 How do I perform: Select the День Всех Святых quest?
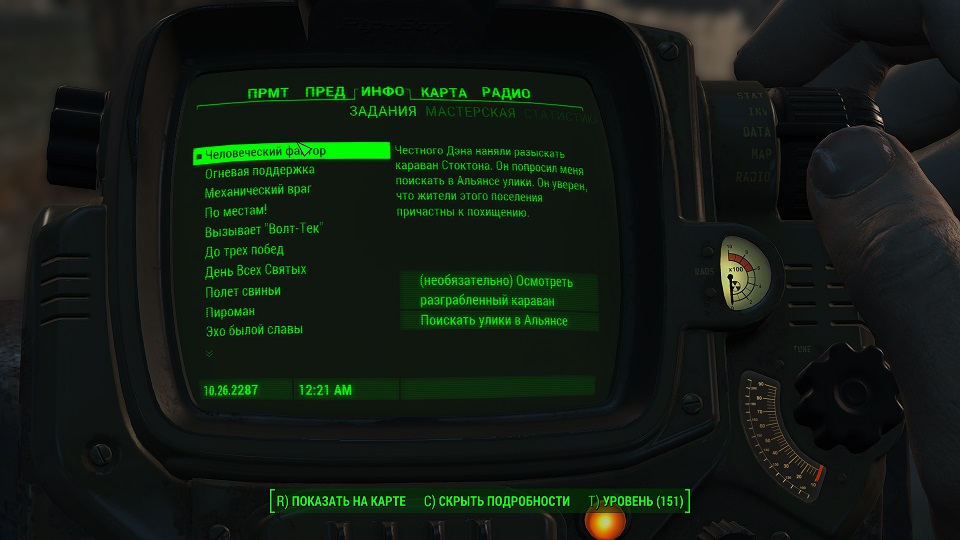[255, 270]
